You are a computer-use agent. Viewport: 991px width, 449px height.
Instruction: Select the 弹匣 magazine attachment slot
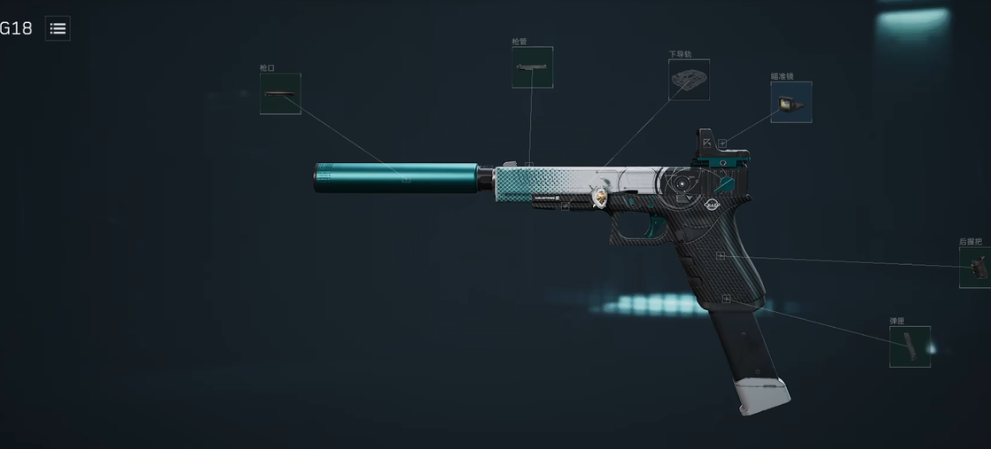tap(909, 346)
